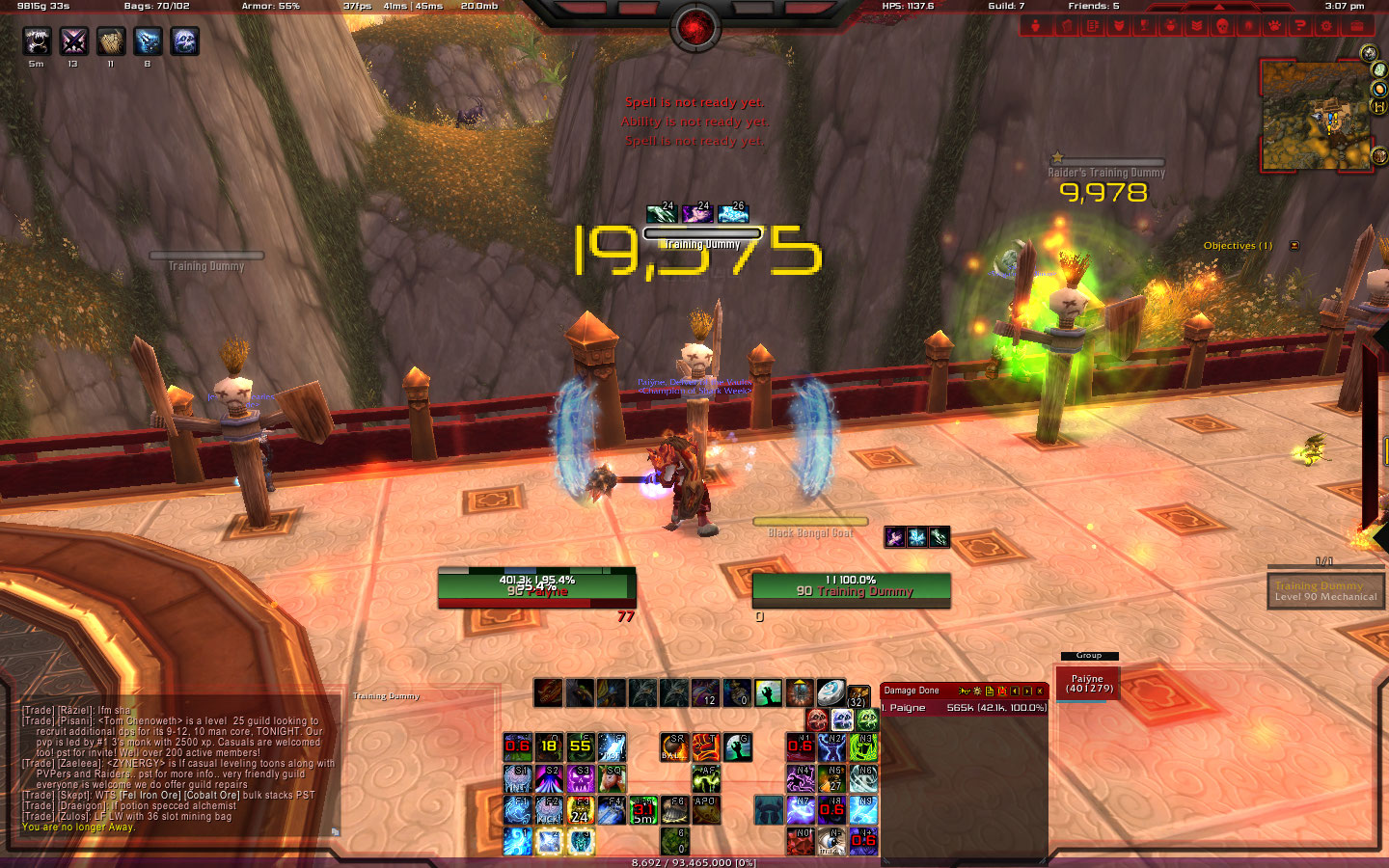Use the red fist ability bound to T
This screenshot has width=1389, height=868.
pyautogui.click(x=706, y=746)
